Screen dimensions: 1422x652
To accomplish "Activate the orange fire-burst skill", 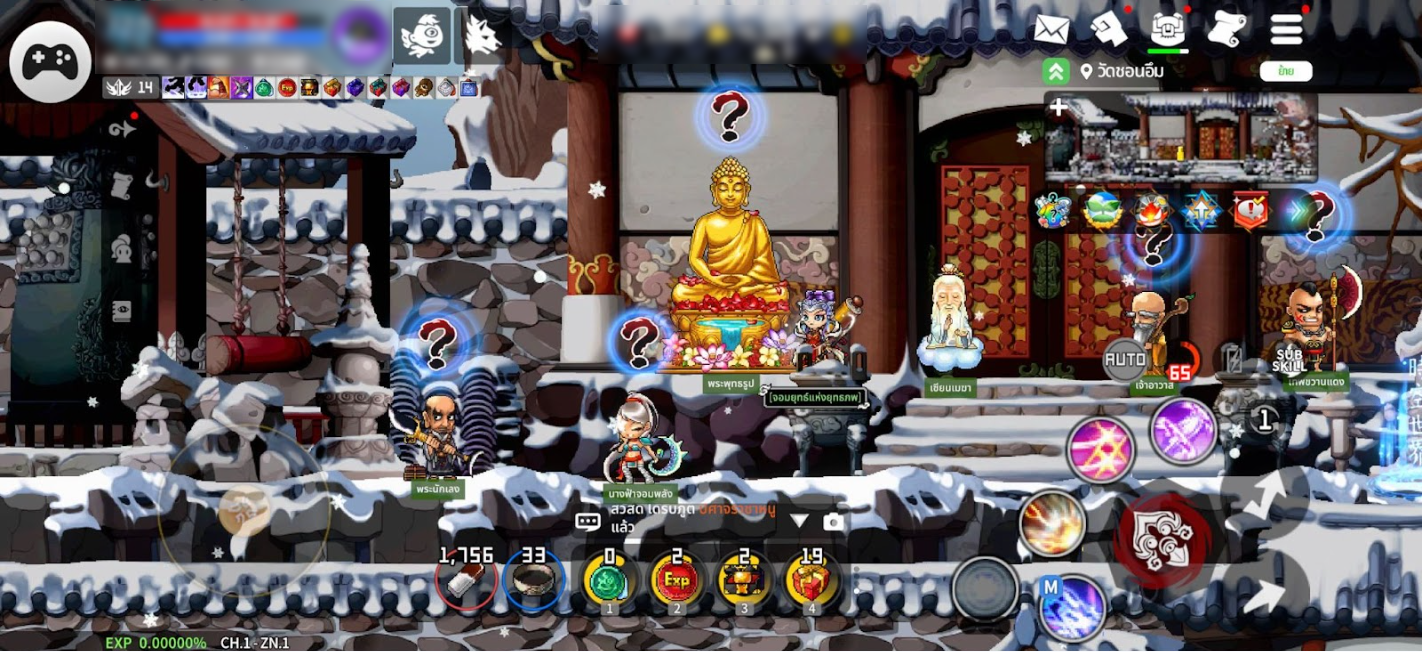I will click(1052, 523).
